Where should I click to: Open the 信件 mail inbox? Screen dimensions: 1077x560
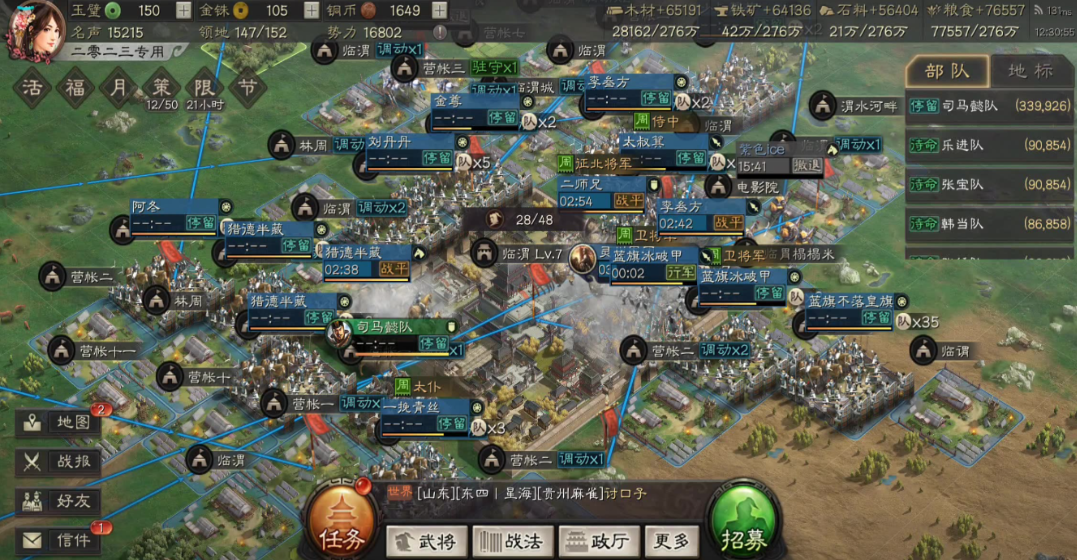click(x=60, y=540)
